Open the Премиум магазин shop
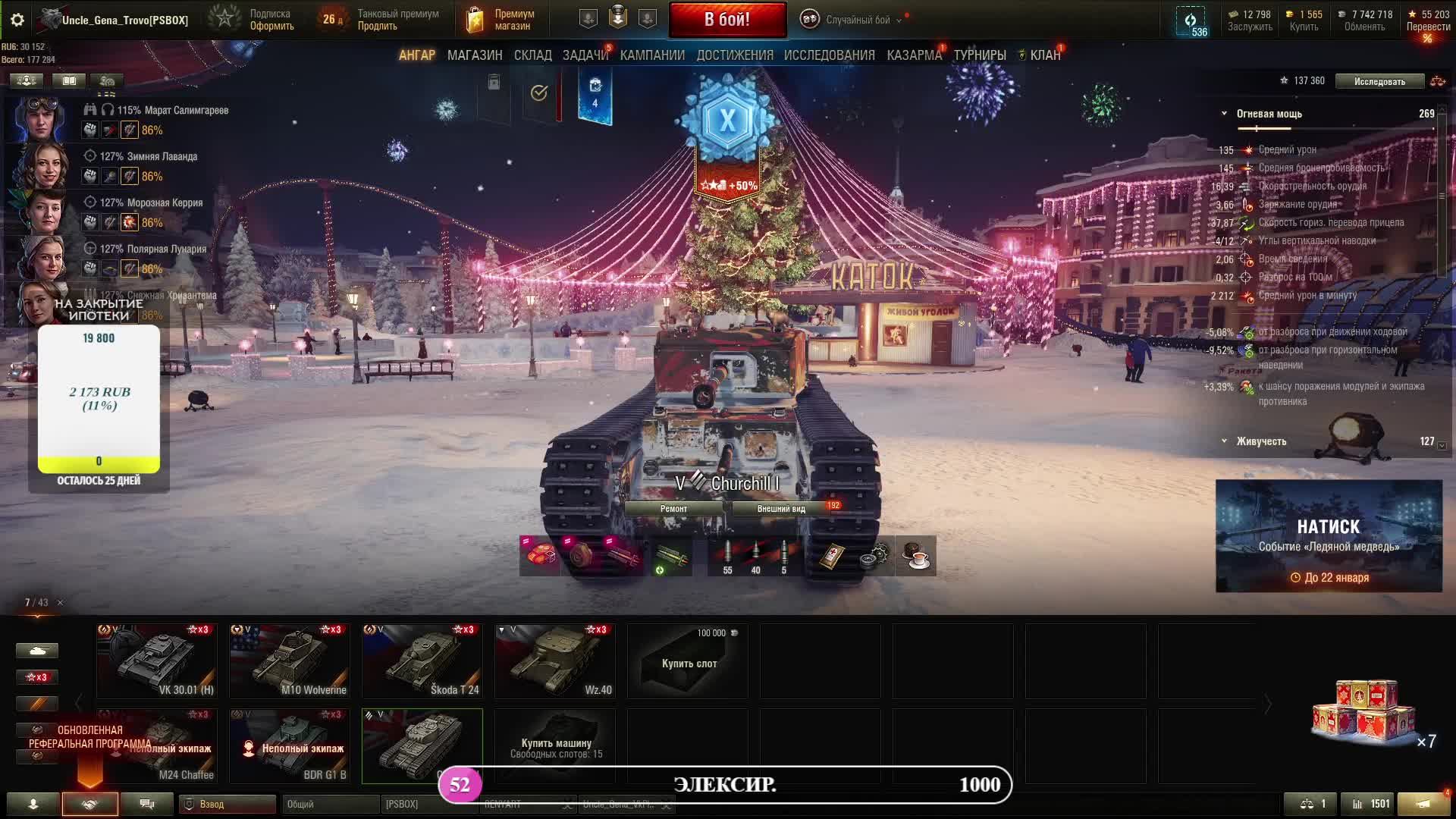Screen dimensions: 1456x819 [x=499, y=20]
